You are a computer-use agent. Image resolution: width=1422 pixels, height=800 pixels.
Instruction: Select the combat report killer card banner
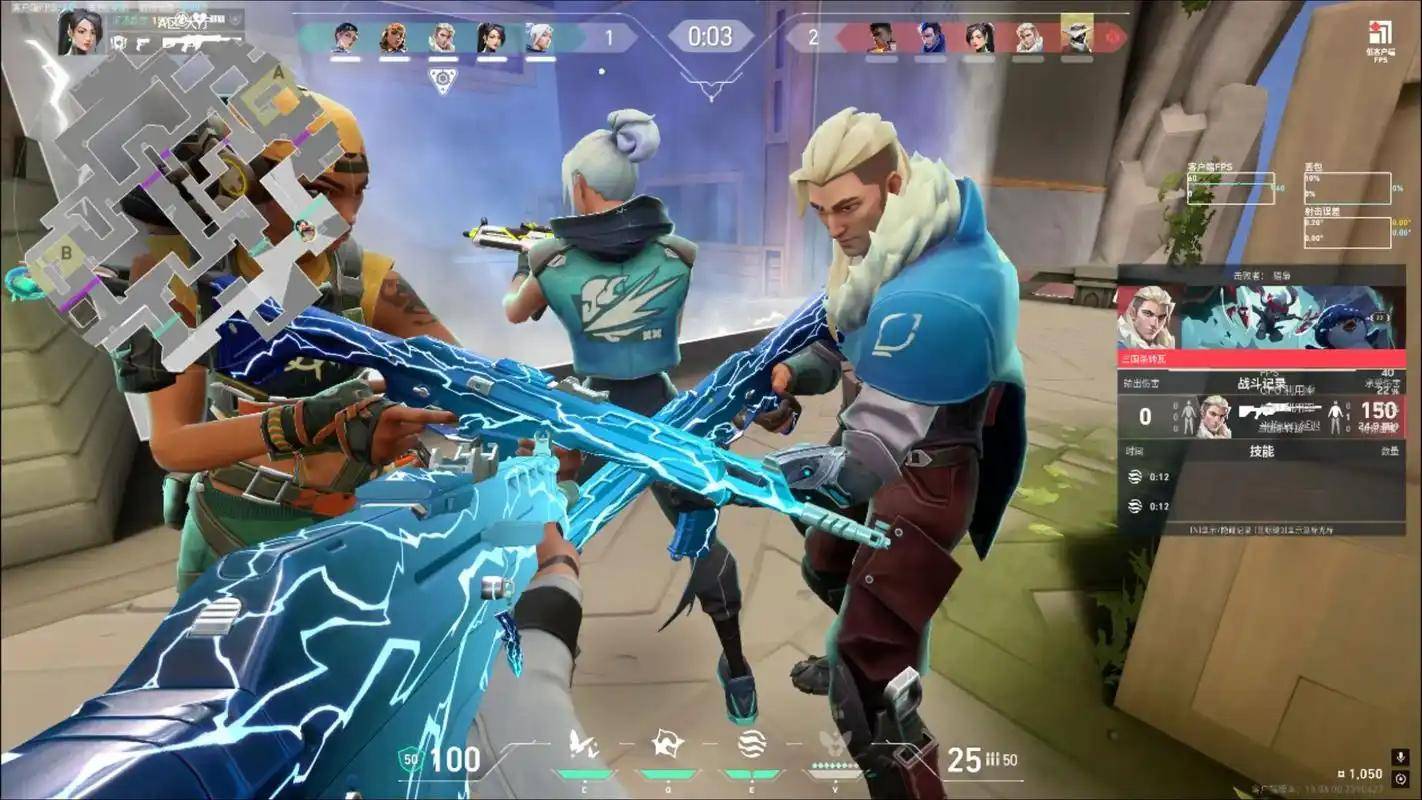(x=1261, y=317)
